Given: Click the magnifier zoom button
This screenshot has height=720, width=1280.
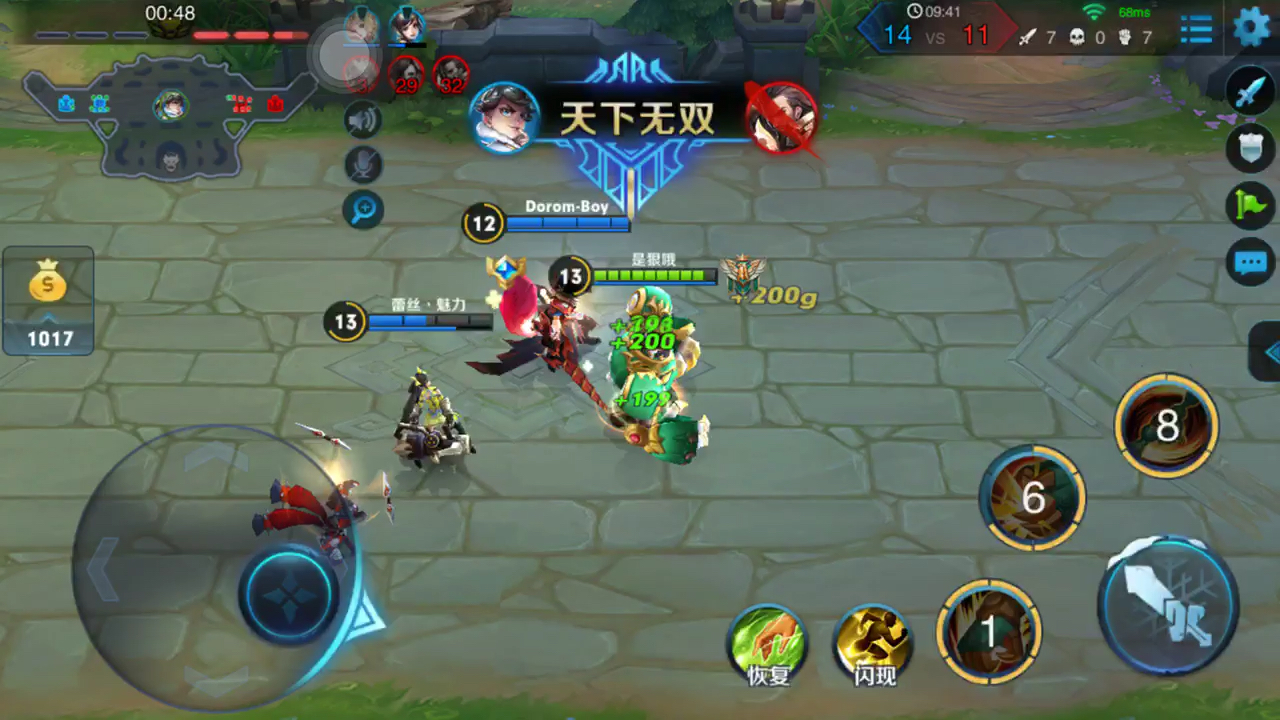Looking at the screenshot, I should pos(363,209).
